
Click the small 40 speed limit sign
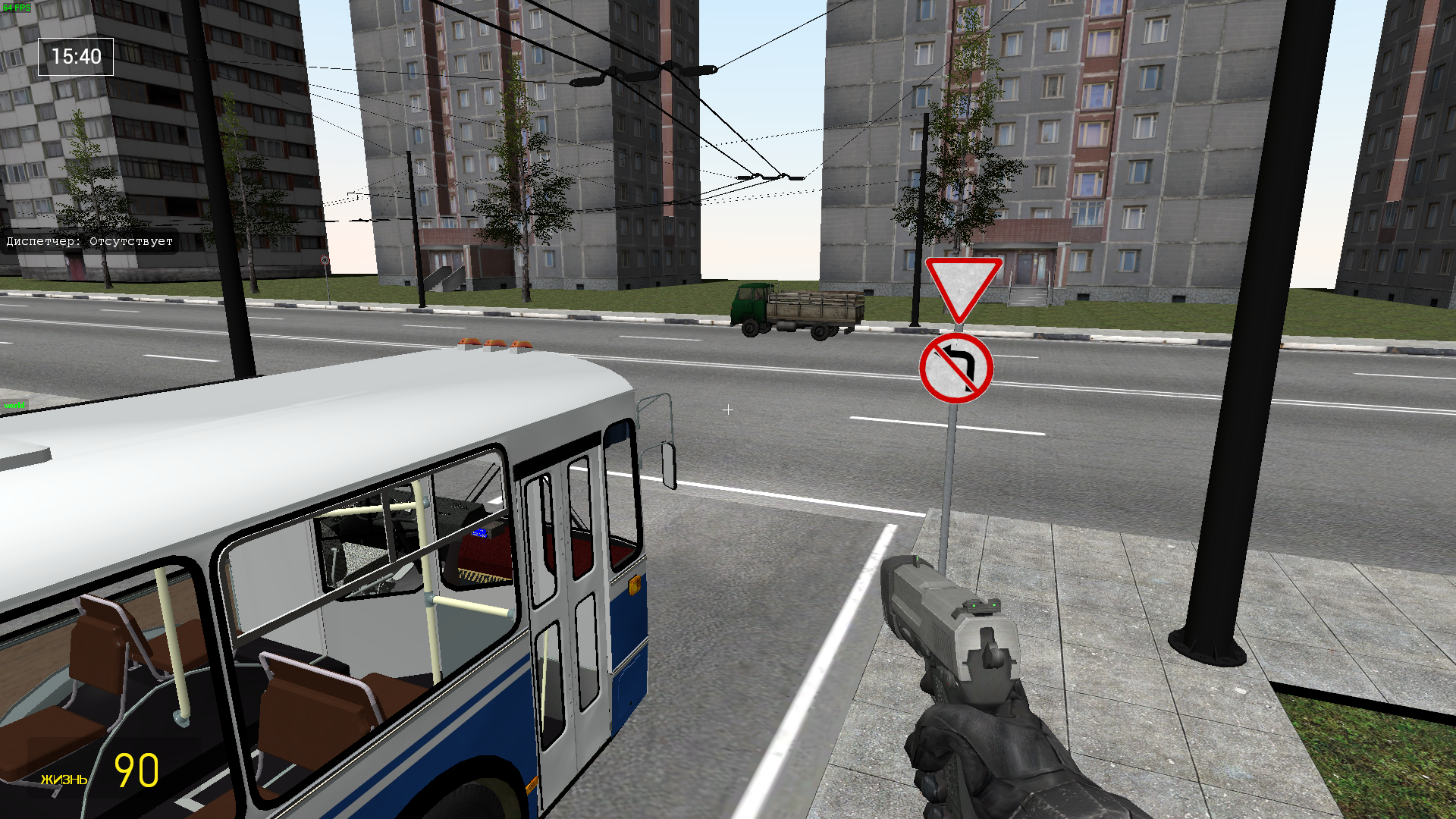pos(325,260)
